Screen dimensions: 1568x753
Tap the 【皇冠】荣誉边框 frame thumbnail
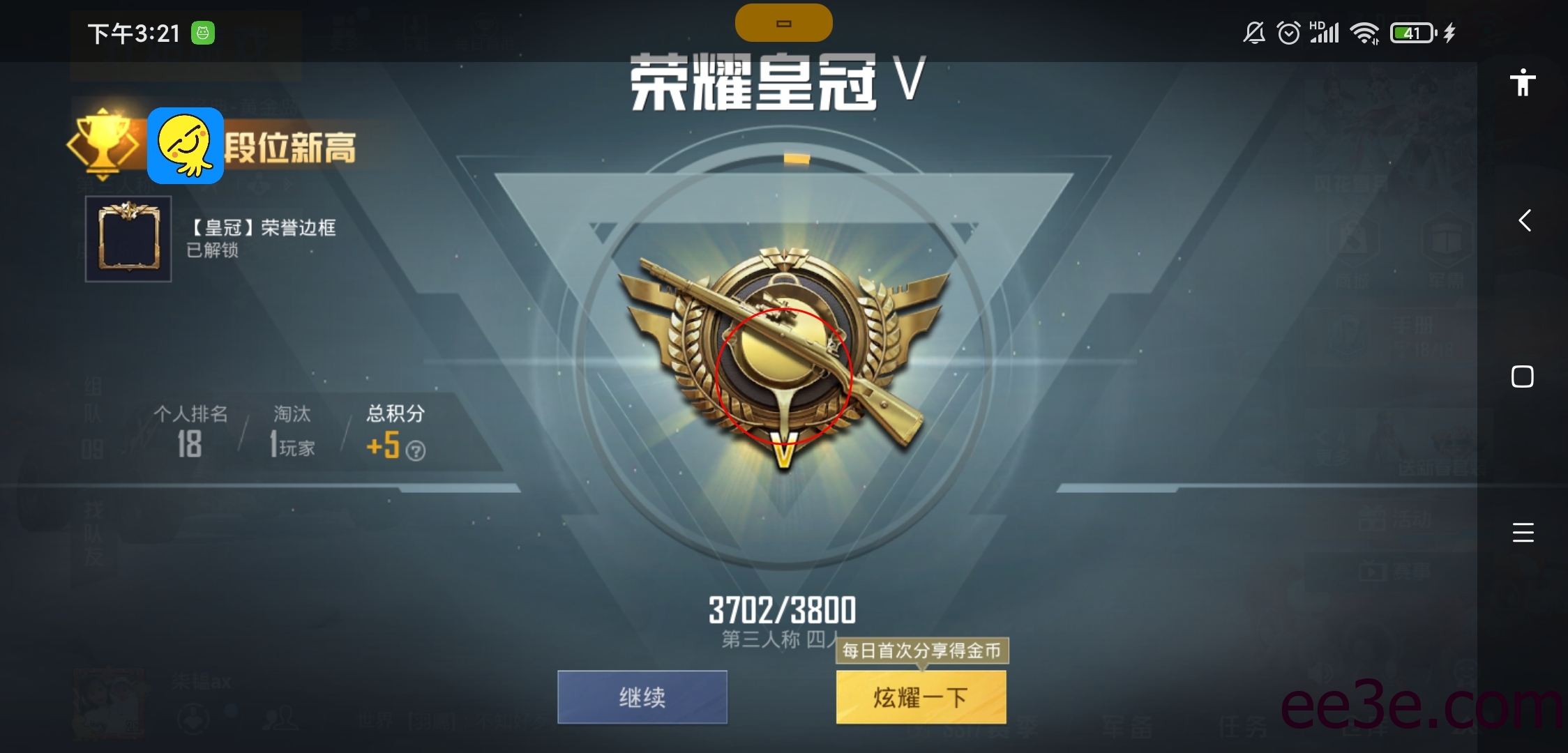128,239
